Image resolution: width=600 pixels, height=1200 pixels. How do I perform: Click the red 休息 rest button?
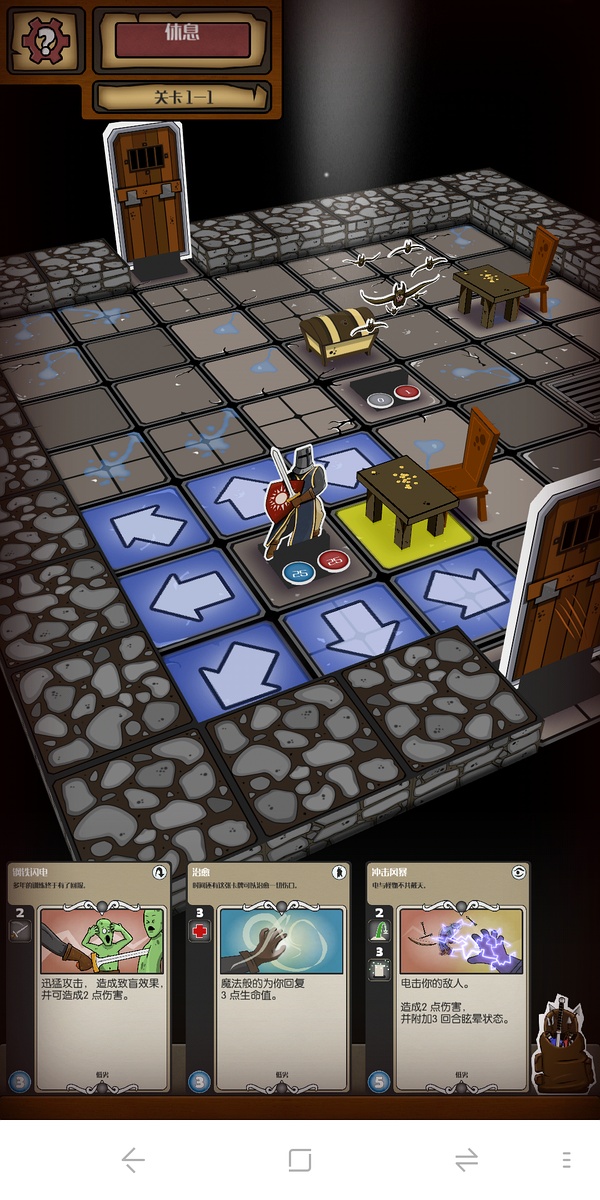182,39
